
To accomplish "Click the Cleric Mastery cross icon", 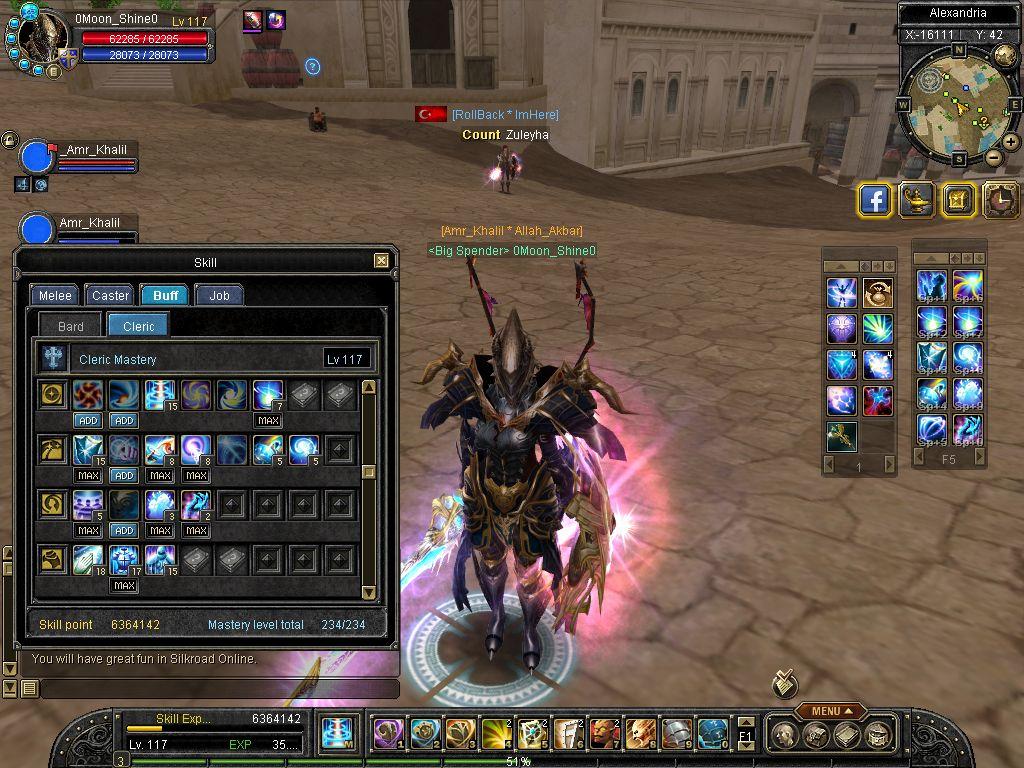I will pyautogui.click(x=53, y=359).
